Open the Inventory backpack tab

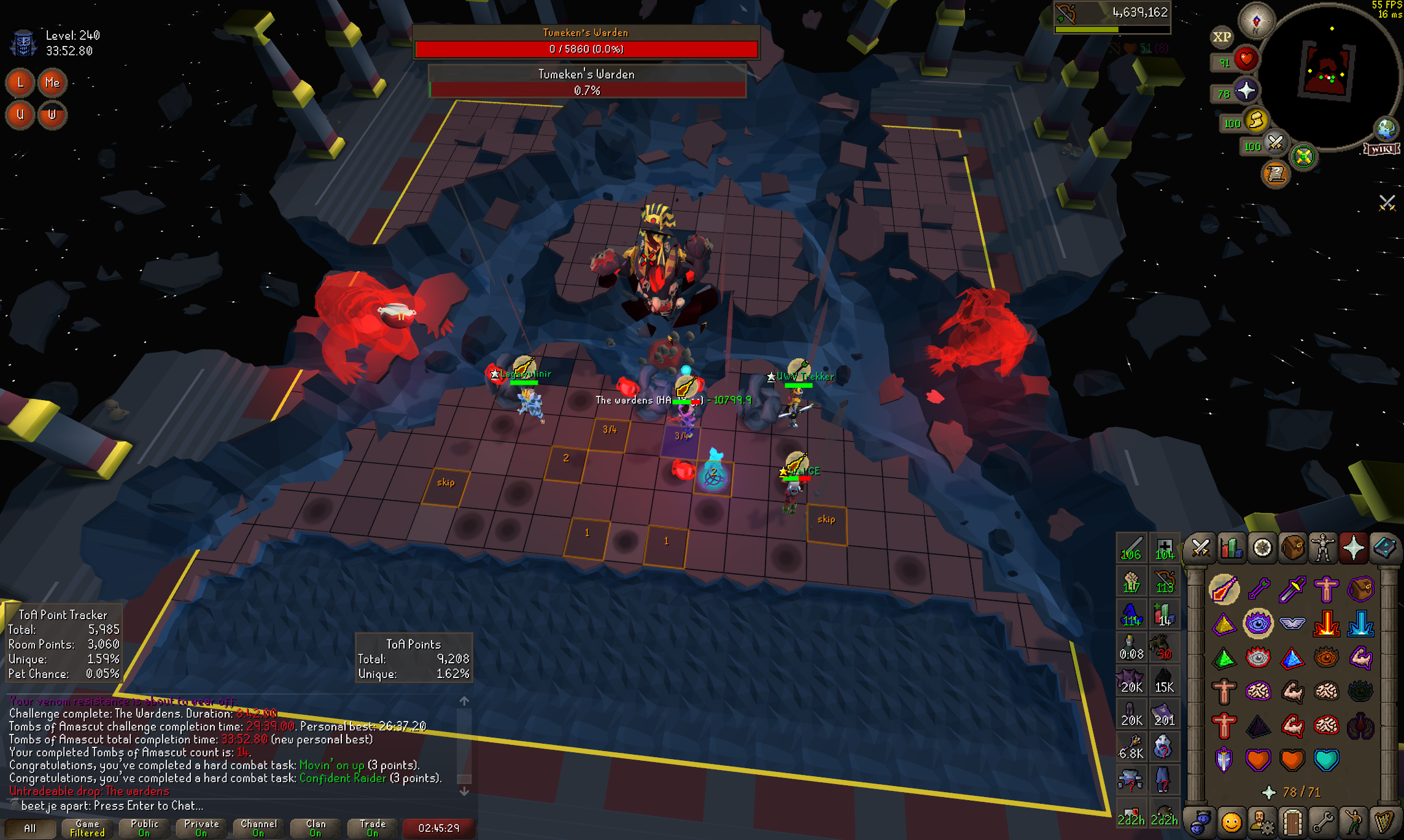(1292, 547)
